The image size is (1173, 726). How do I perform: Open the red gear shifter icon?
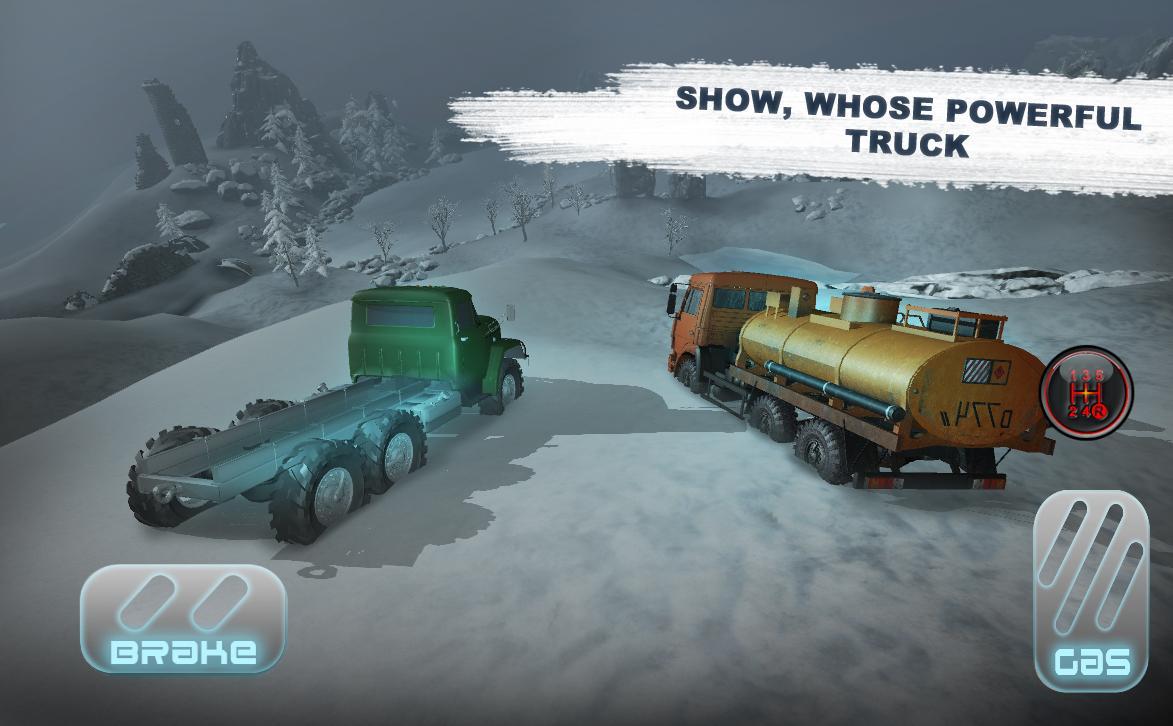click(1087, 392)
